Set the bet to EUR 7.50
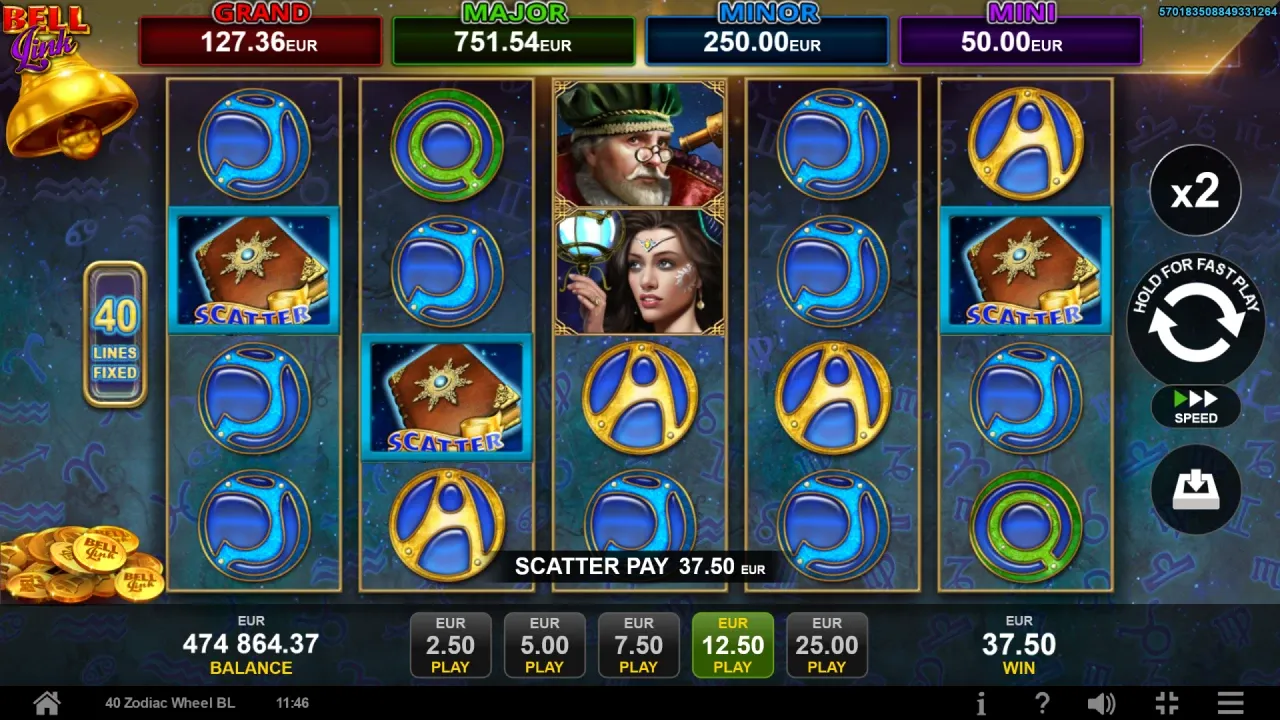The height and width of the screenshot is (720, 1280). (638, 645)
